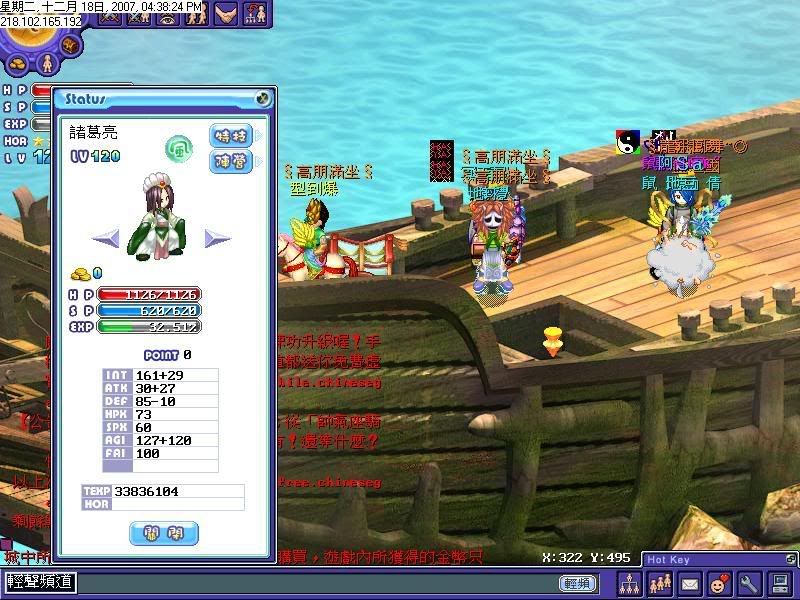Click the handshake icon in the top bar
Viewport: 800px width, 600px height.
[x=227, y=14]
